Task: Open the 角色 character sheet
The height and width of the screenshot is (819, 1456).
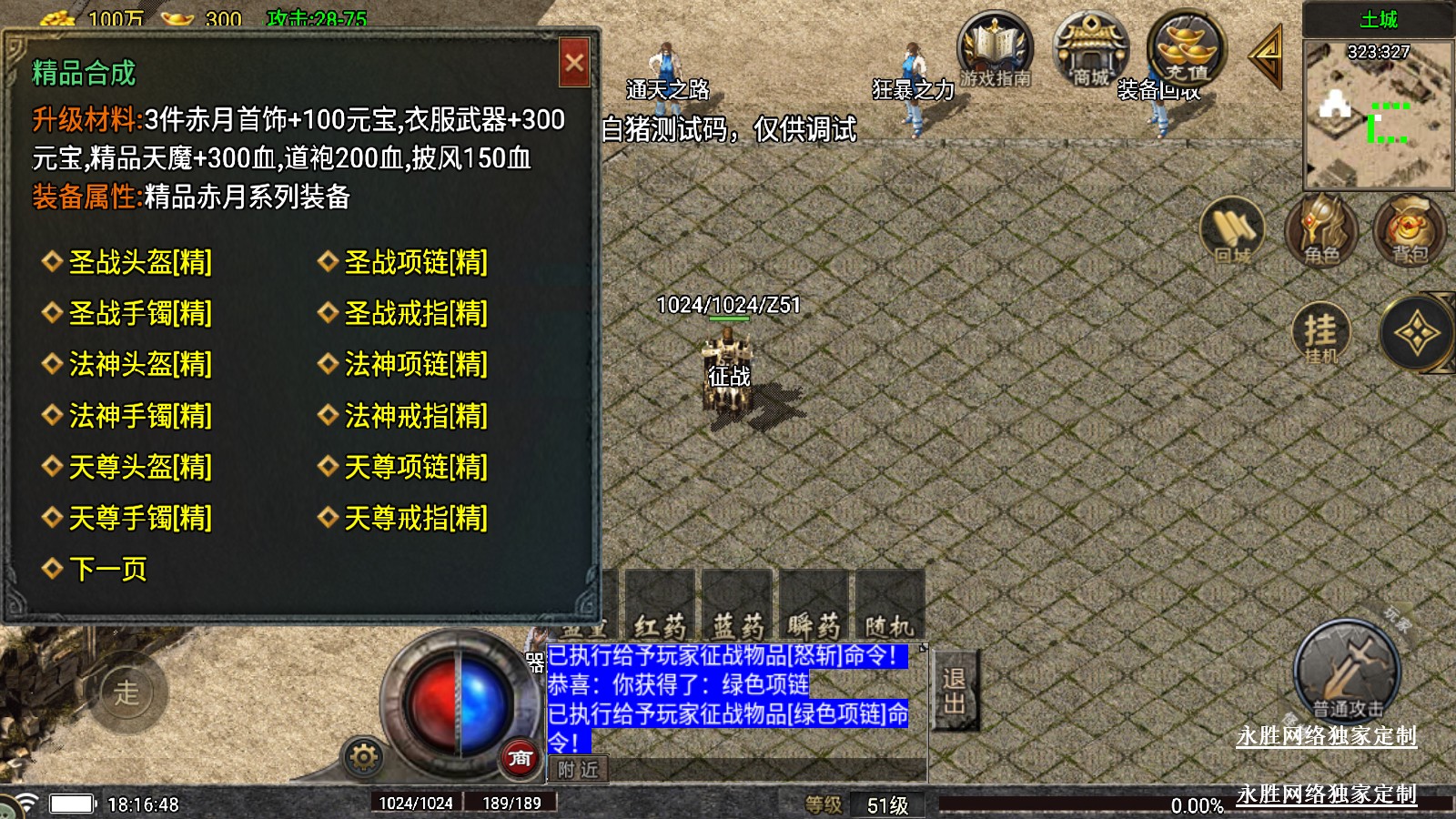Action: point(1320,230)
